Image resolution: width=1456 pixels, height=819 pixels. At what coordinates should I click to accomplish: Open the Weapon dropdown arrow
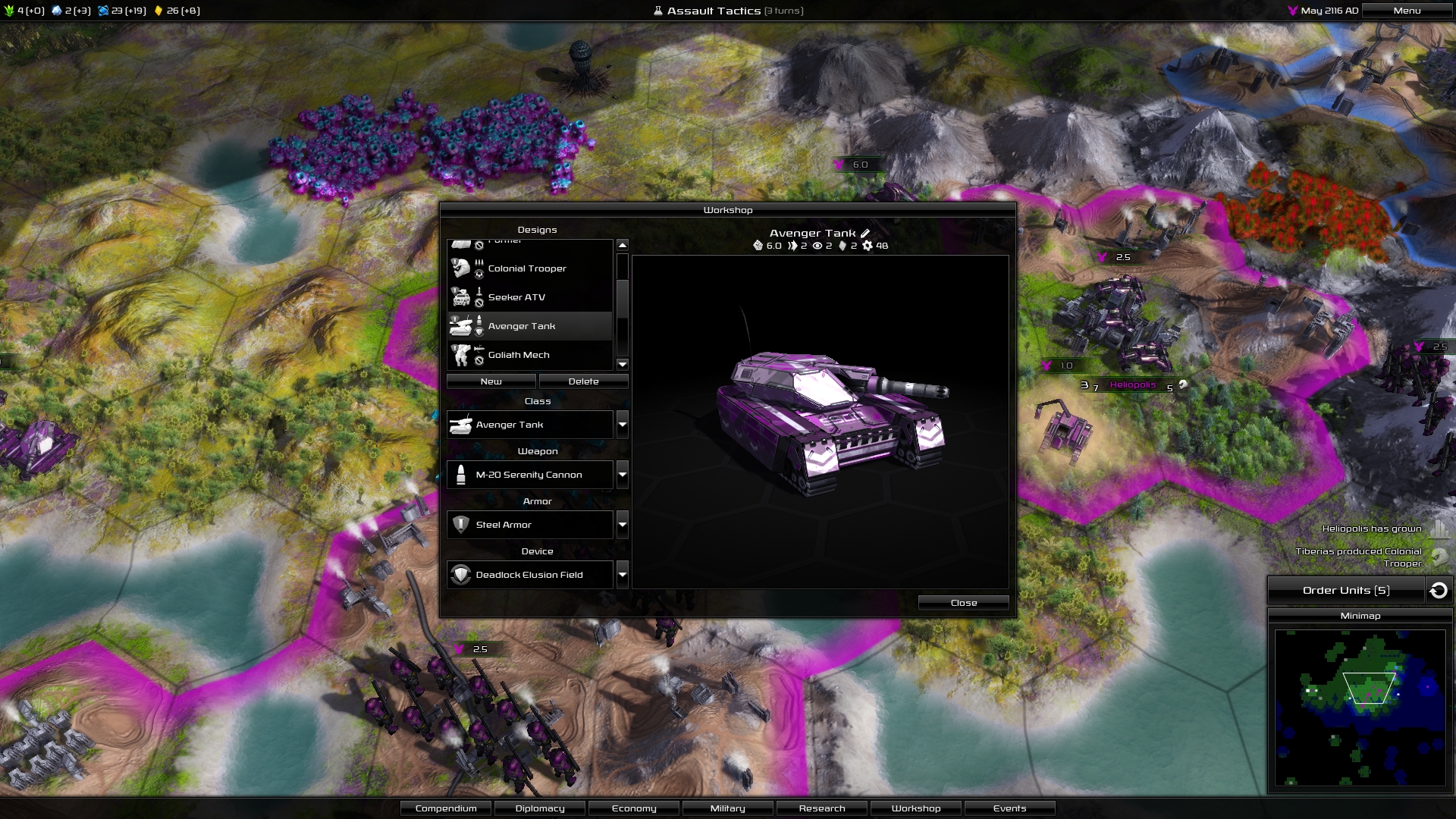click(x=623, y=475)
